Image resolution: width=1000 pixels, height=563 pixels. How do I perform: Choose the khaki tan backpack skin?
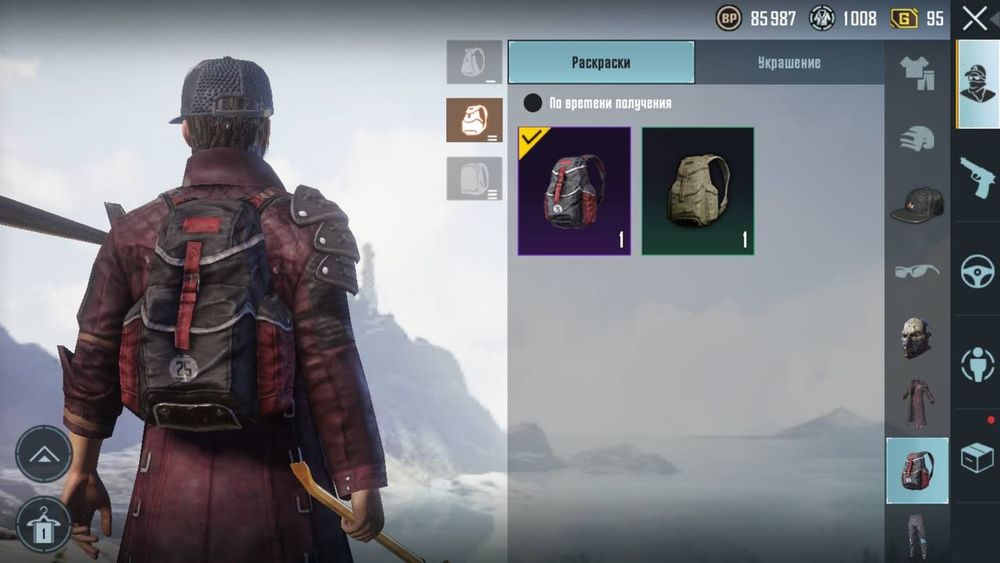(698, 191)
